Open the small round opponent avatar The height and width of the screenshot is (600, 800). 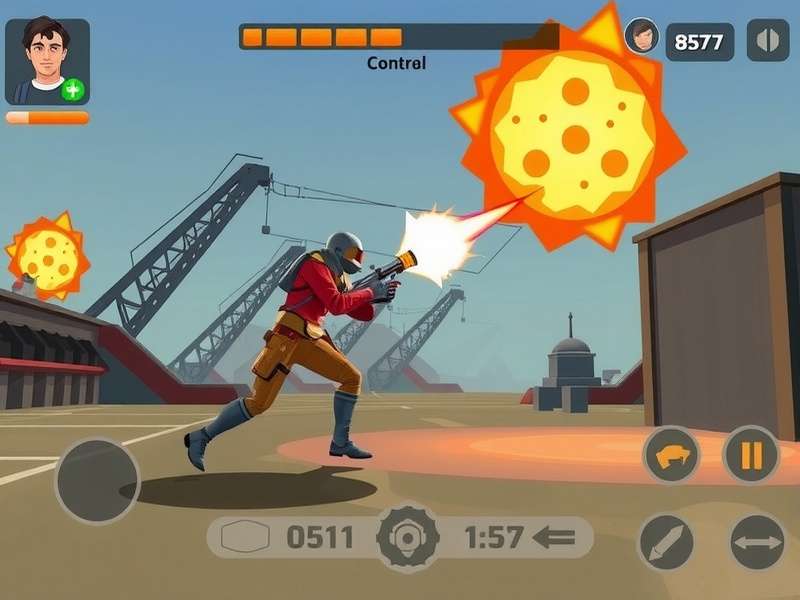641,37
